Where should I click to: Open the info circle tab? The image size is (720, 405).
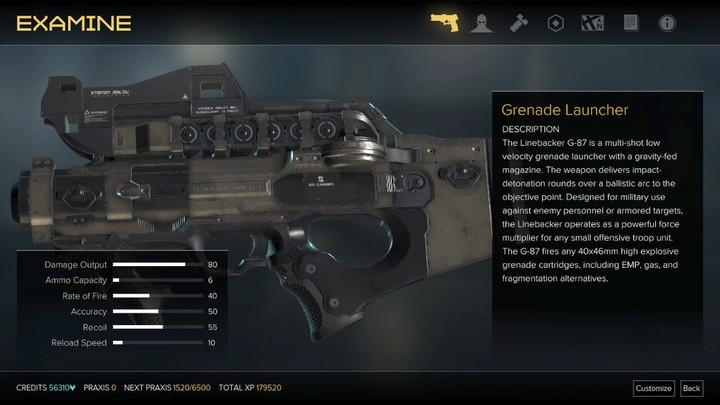(x=666, y=22)
